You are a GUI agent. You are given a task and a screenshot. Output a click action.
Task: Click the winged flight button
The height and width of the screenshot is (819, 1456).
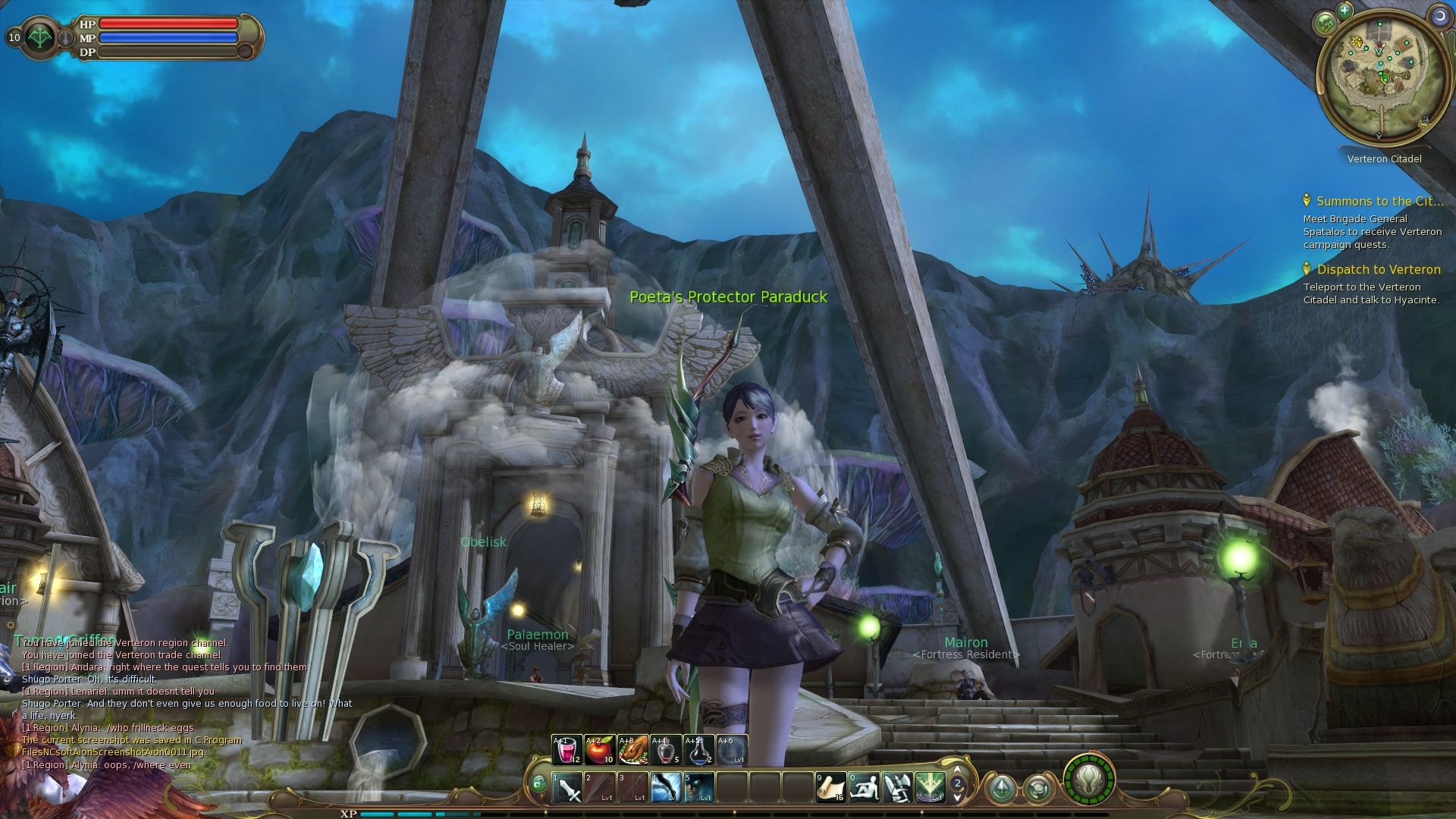1089,780
